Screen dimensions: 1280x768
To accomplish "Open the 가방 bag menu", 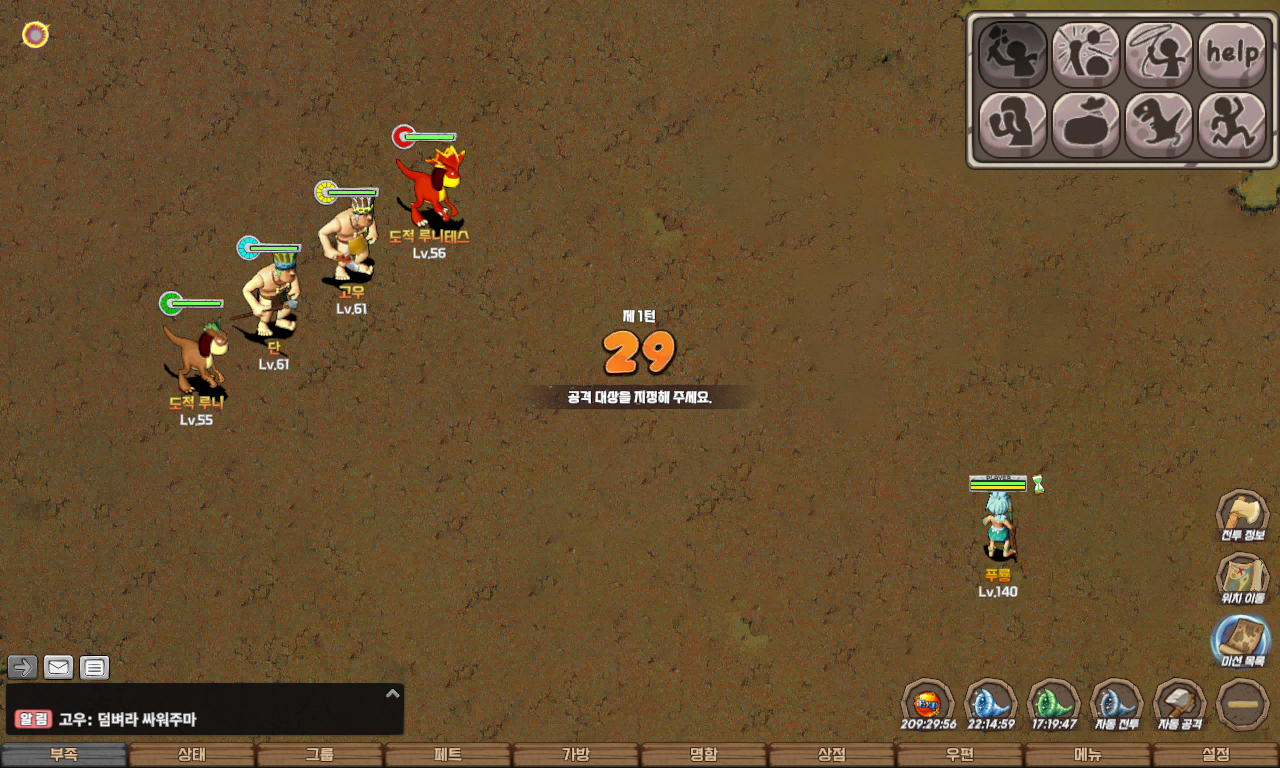I will 576,755.
